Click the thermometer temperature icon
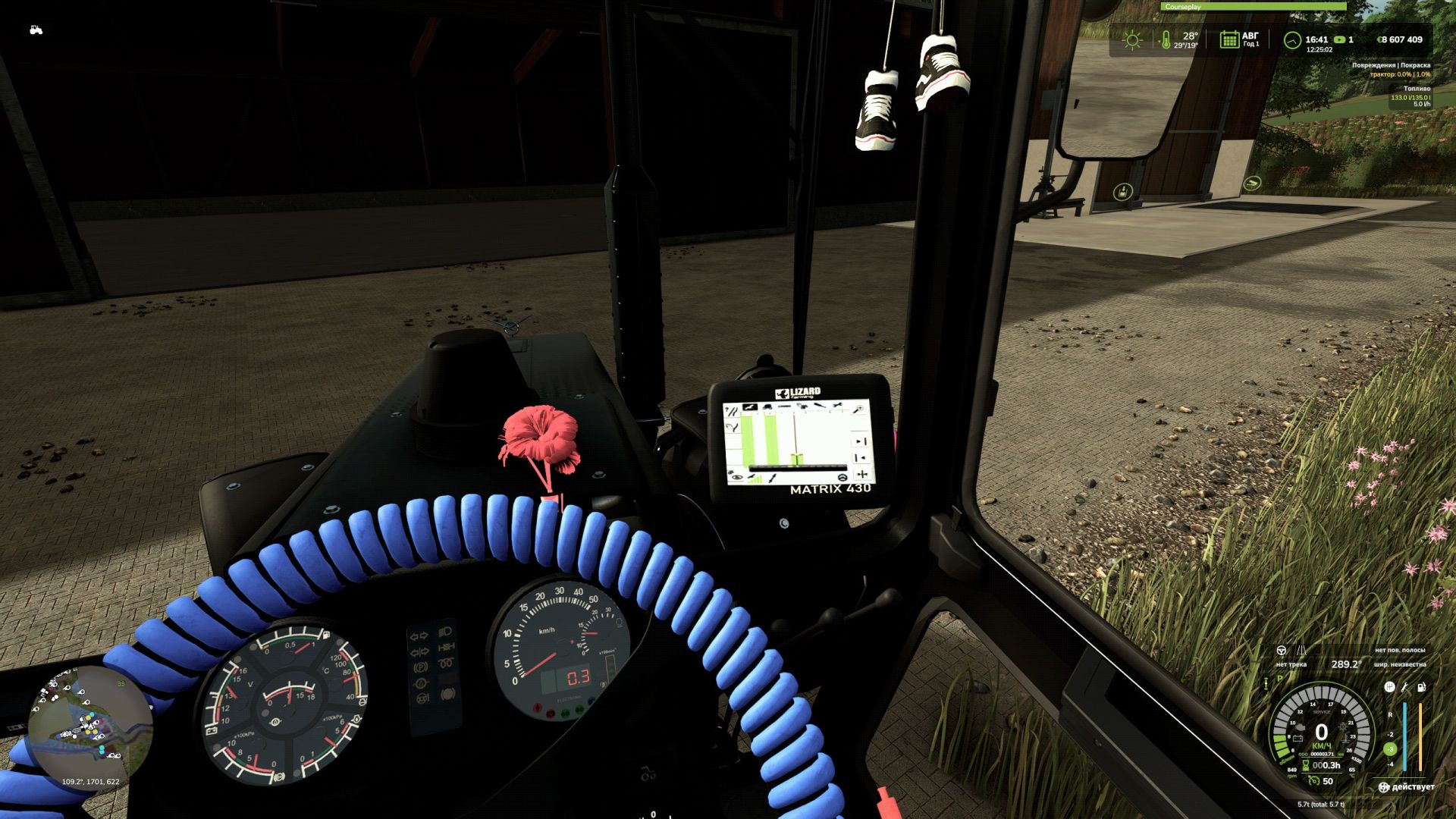Viewport: 1456px width, 819px height. [1166, 40]
